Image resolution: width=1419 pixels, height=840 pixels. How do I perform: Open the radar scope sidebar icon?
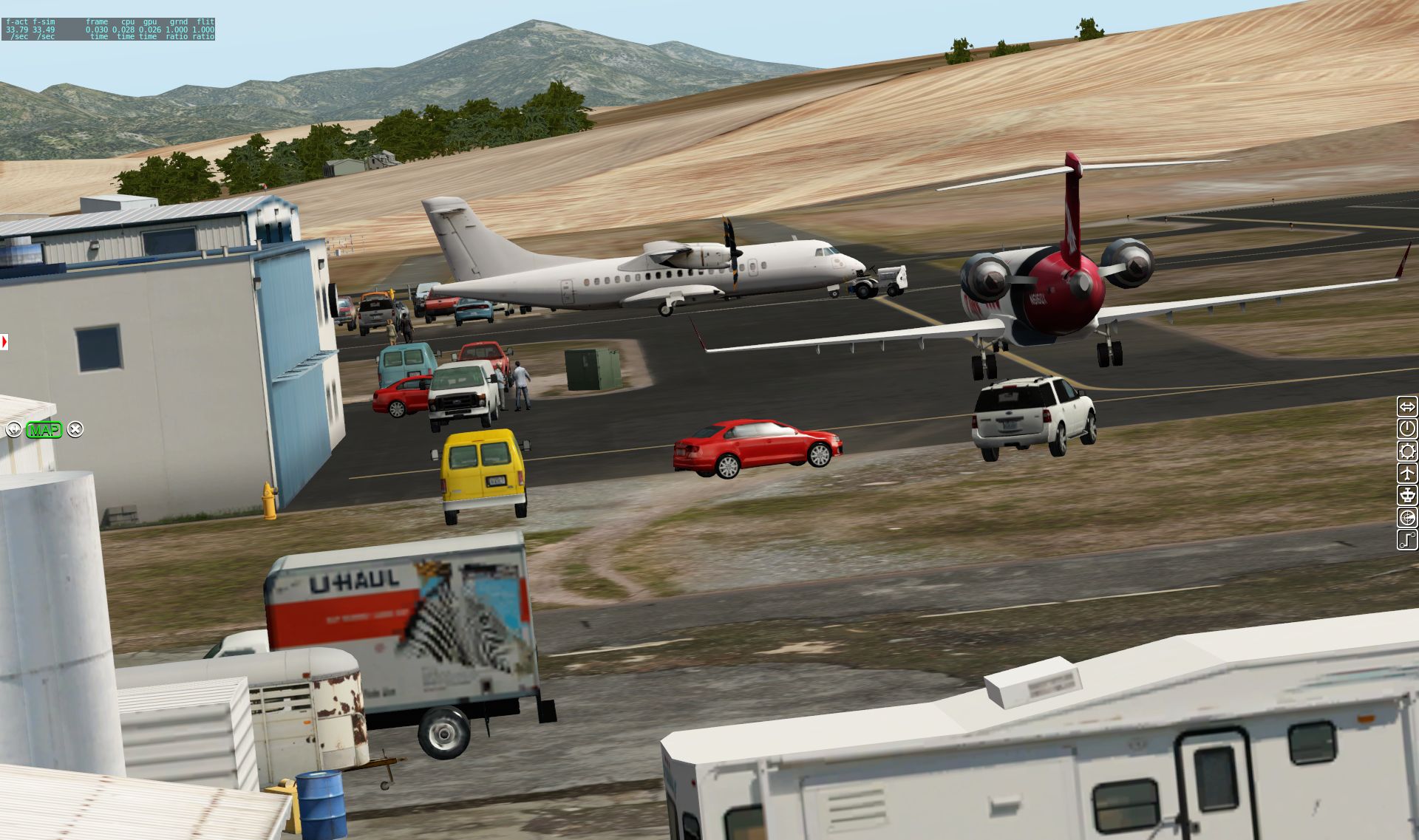[1407, 517]
